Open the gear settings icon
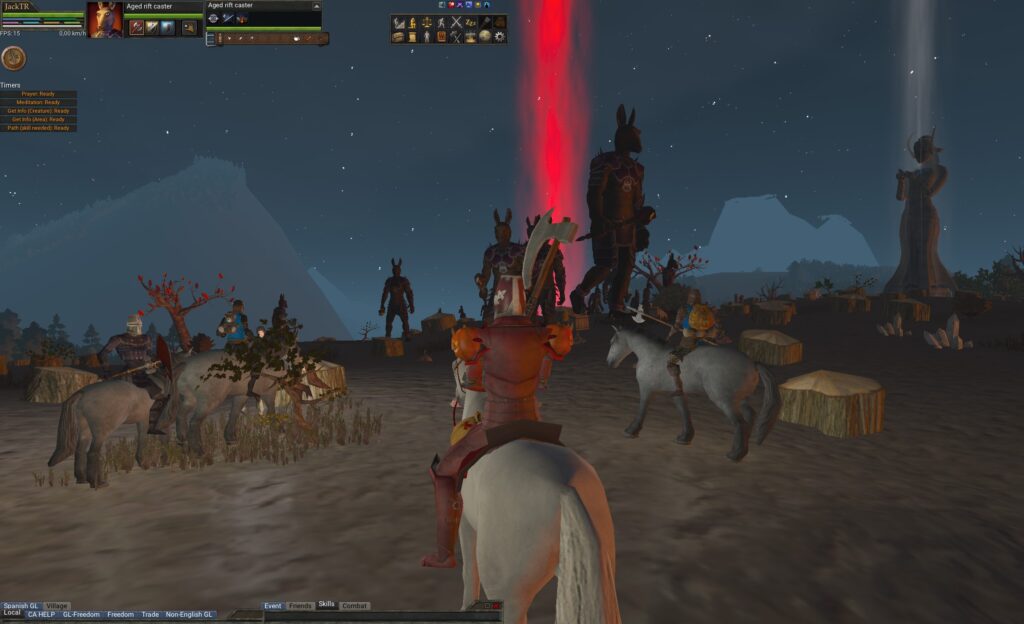 (500, 37)
